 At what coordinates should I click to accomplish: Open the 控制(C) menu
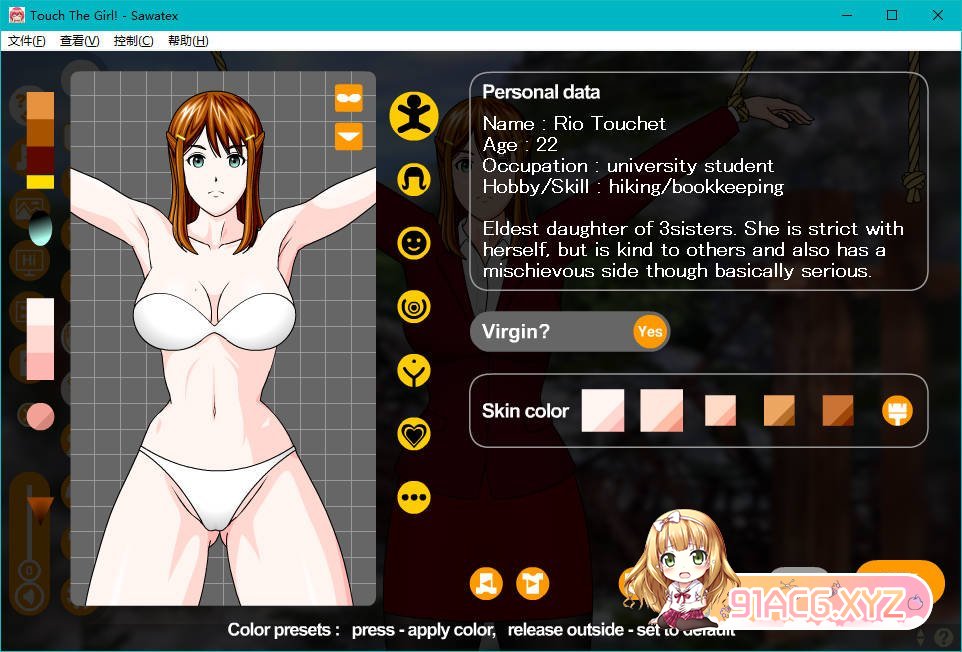(134, 41)
